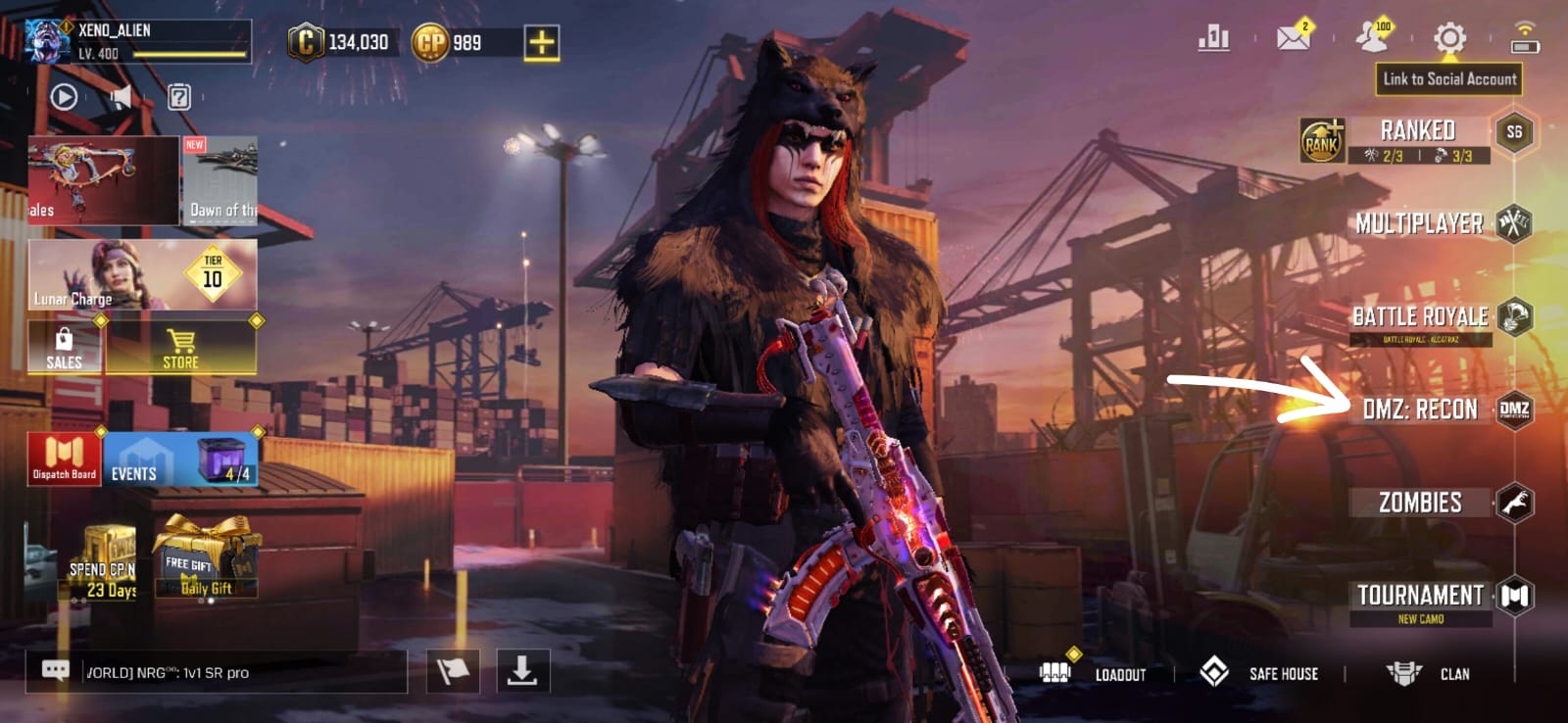The image size is (1568, 723).
Task: Add CP with the yellow plus button
Action: [x=542, y=42]
